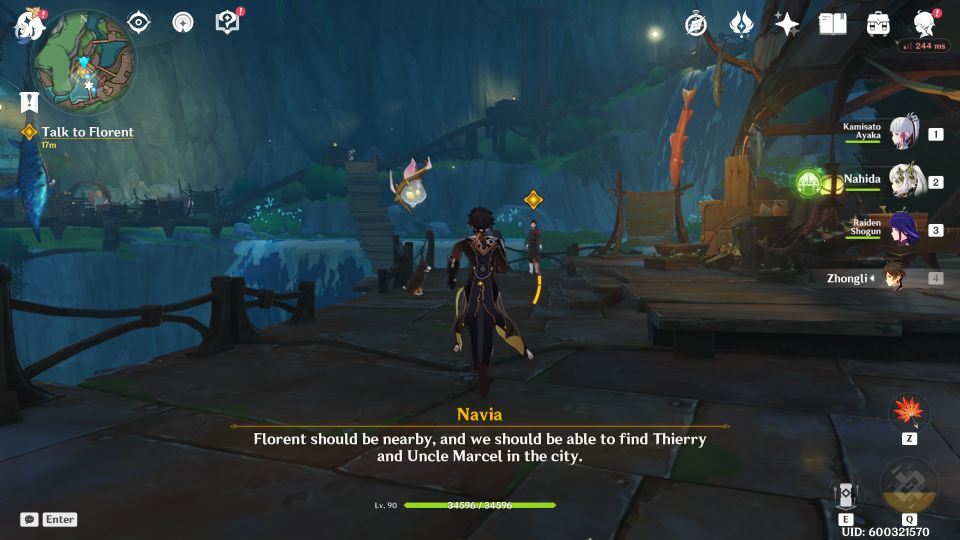Activate Zhongli's elemental skill
Viewport: 960px width, 540px height.
(846, 497)
